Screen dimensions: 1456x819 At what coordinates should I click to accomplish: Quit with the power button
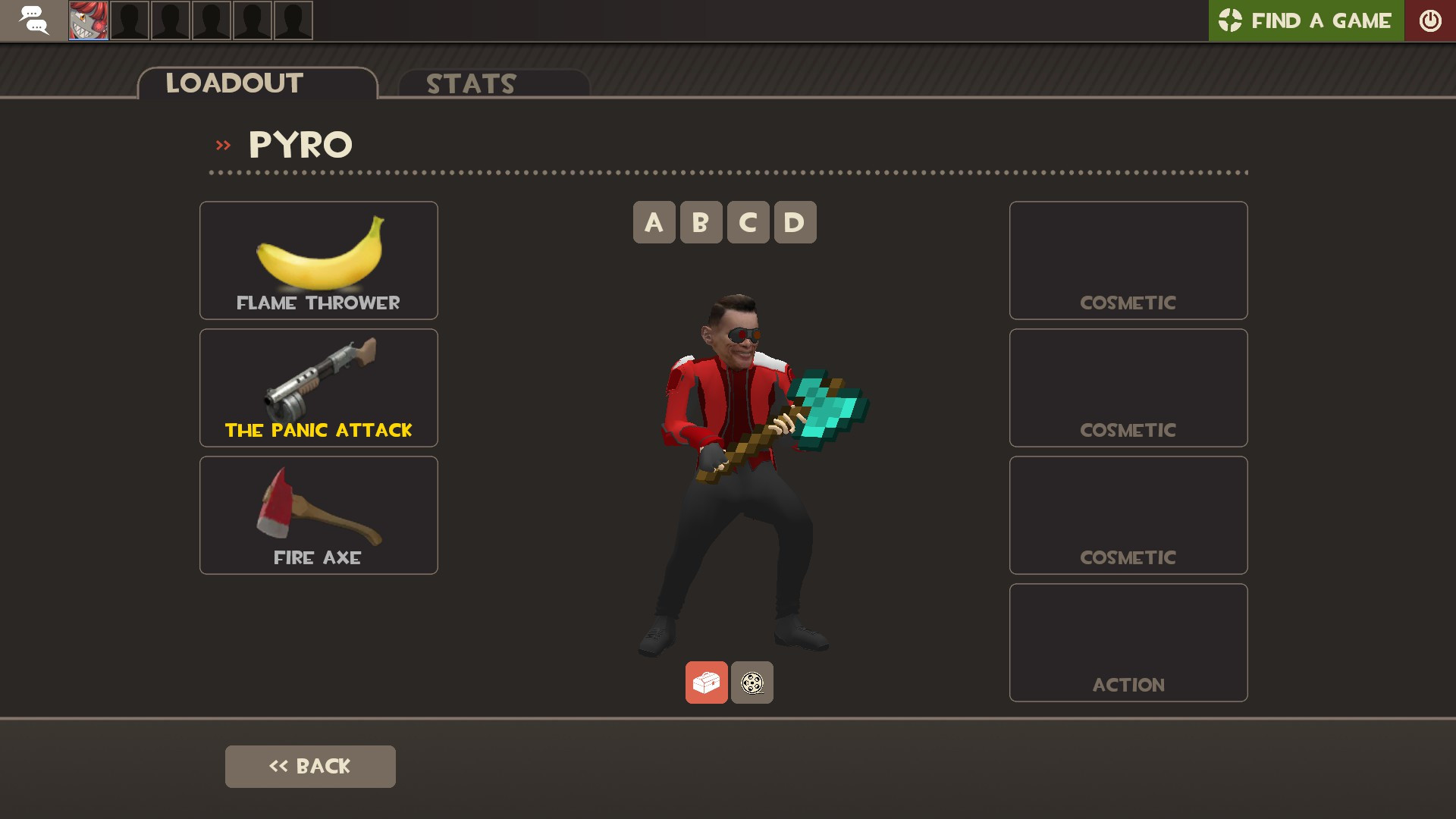click(1430, 20)
